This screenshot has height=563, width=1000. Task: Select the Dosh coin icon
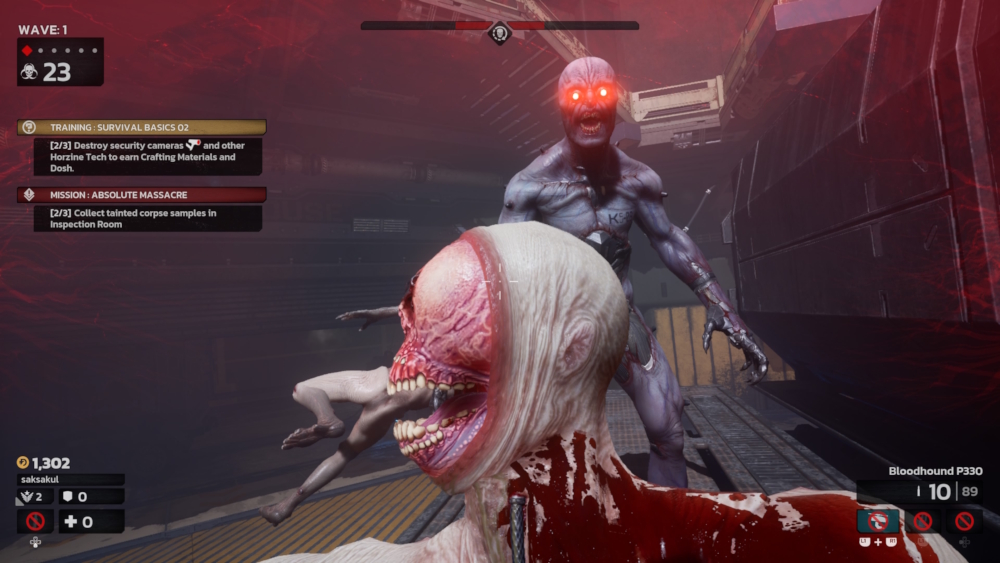point(23,463)
